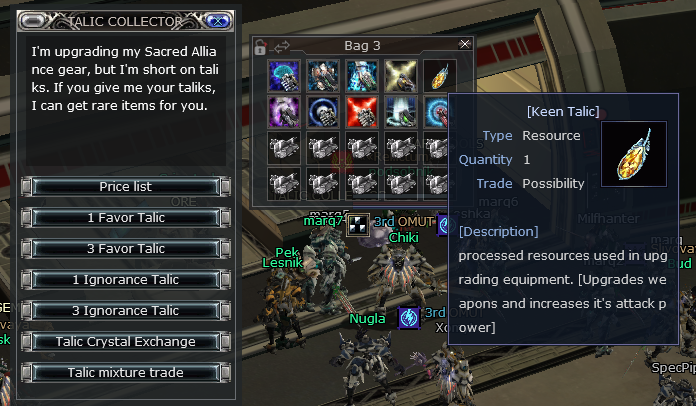Viewport: 696px width, 406px height.
Task: Toggle the Bag 3 padlock icon
Action: pos(261,46)
